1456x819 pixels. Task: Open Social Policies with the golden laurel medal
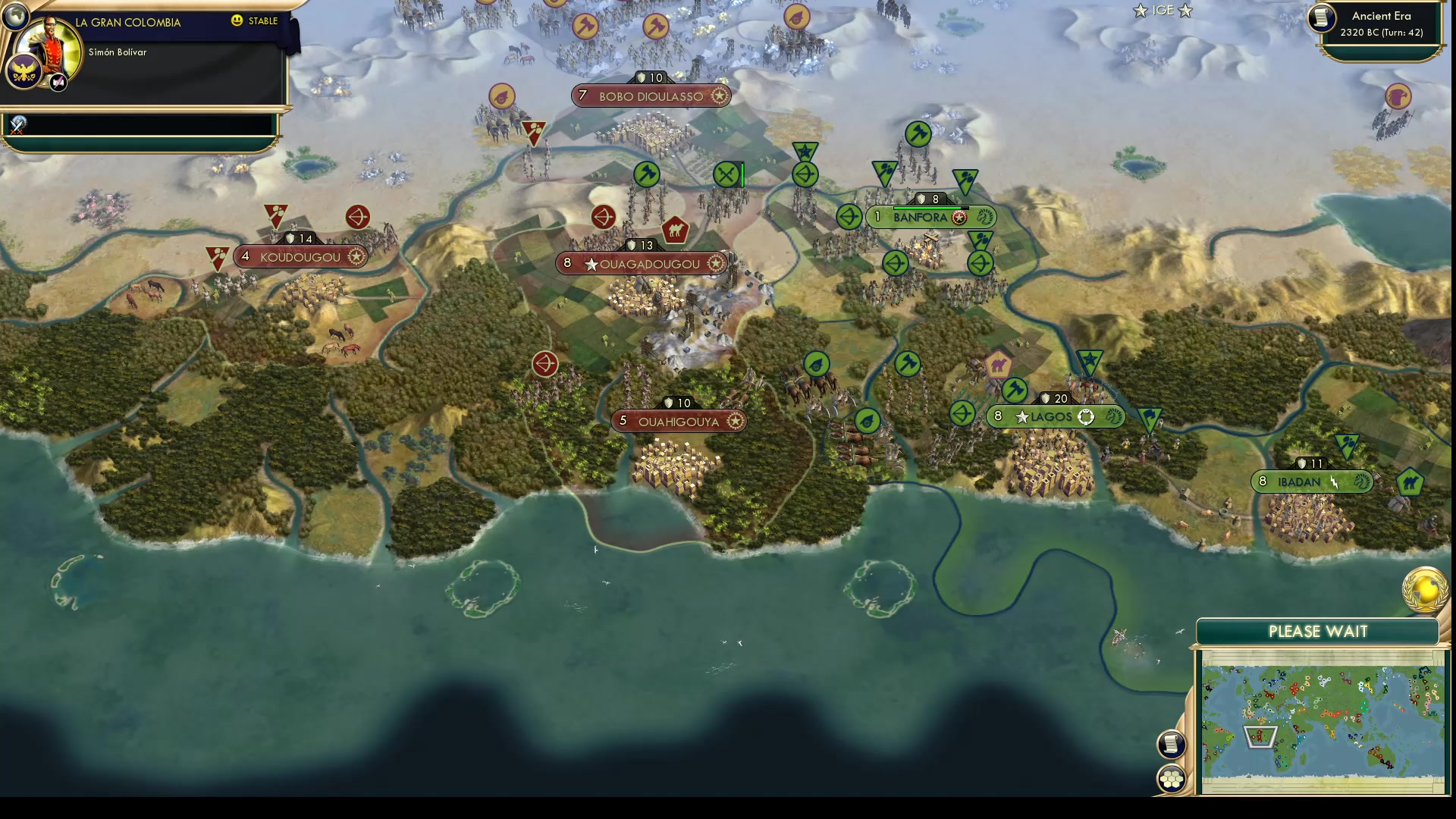click(x=1424, y=590)
